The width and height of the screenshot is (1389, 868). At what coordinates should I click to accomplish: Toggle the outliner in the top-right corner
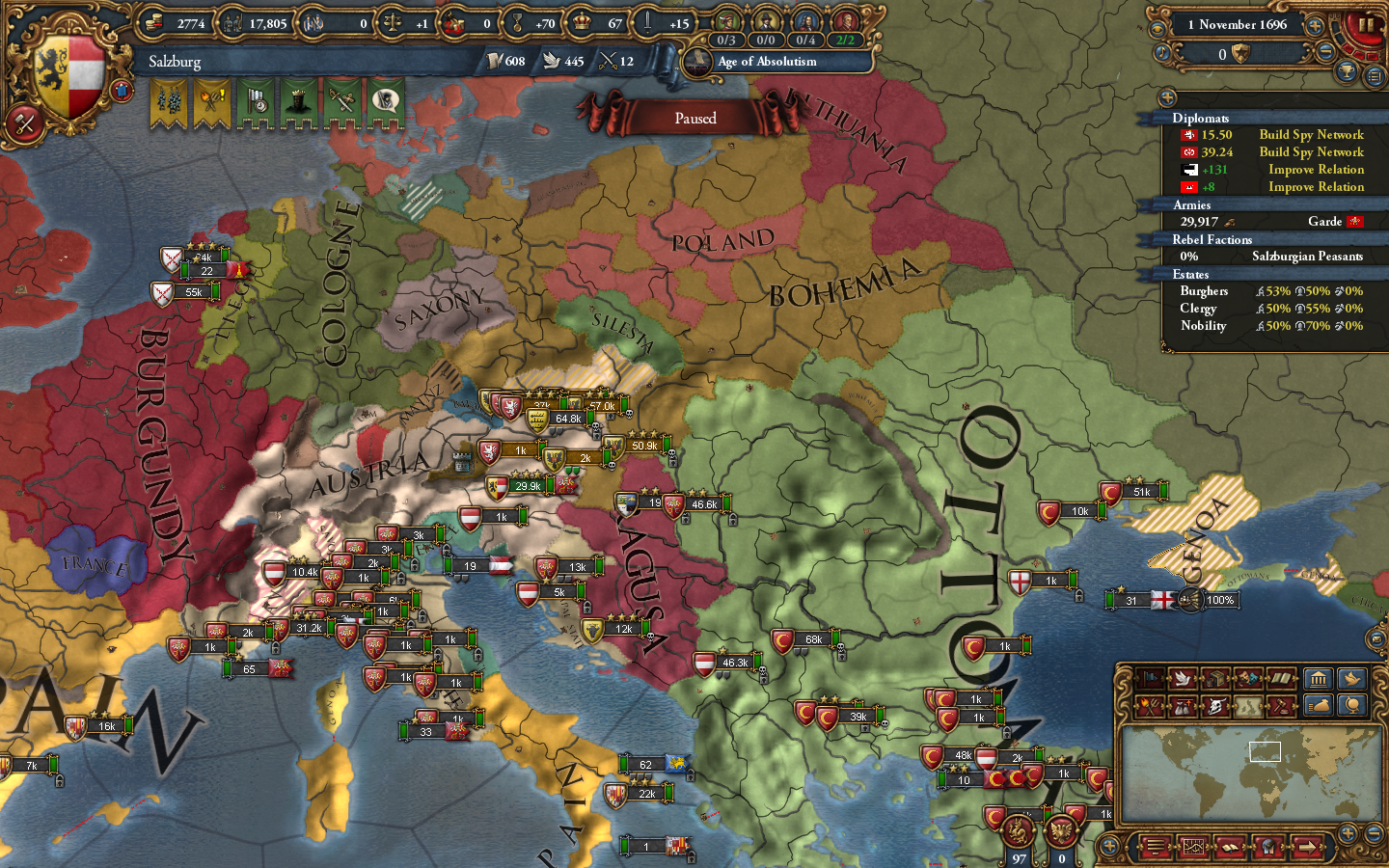1376,74
